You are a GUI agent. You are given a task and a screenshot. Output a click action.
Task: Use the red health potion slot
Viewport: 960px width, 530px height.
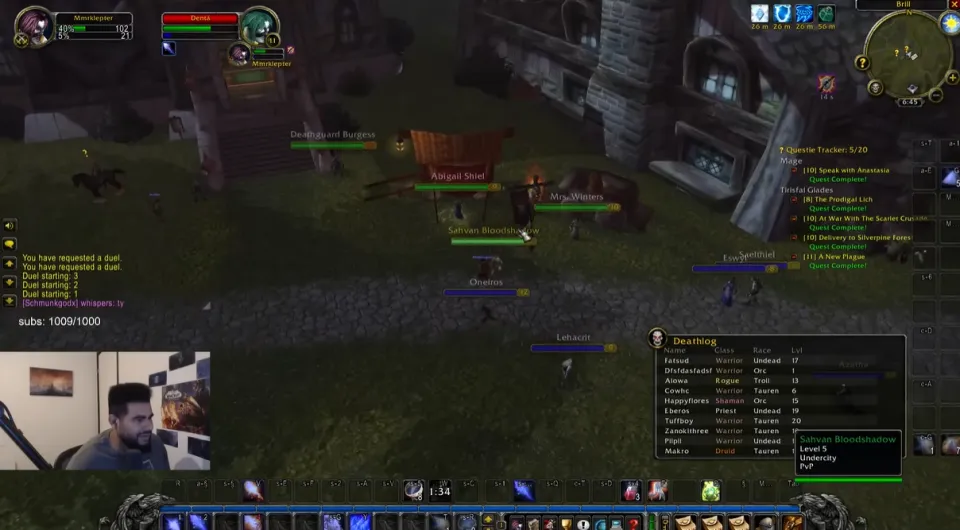click(x=630, y=490)
